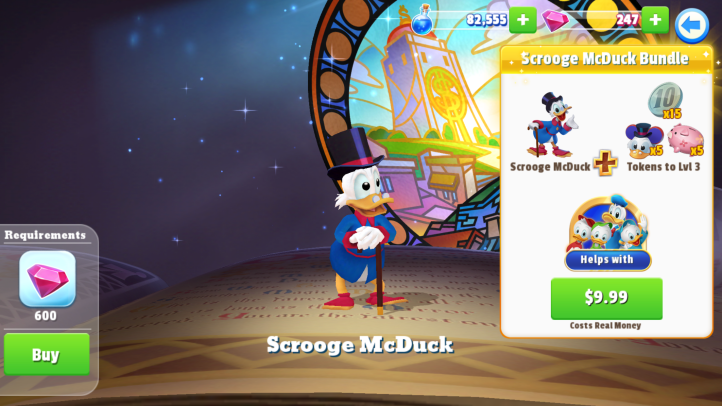Buy Scrooge McDuck with 600 gems
The image size is (722, 406).
tap(47, 354)
